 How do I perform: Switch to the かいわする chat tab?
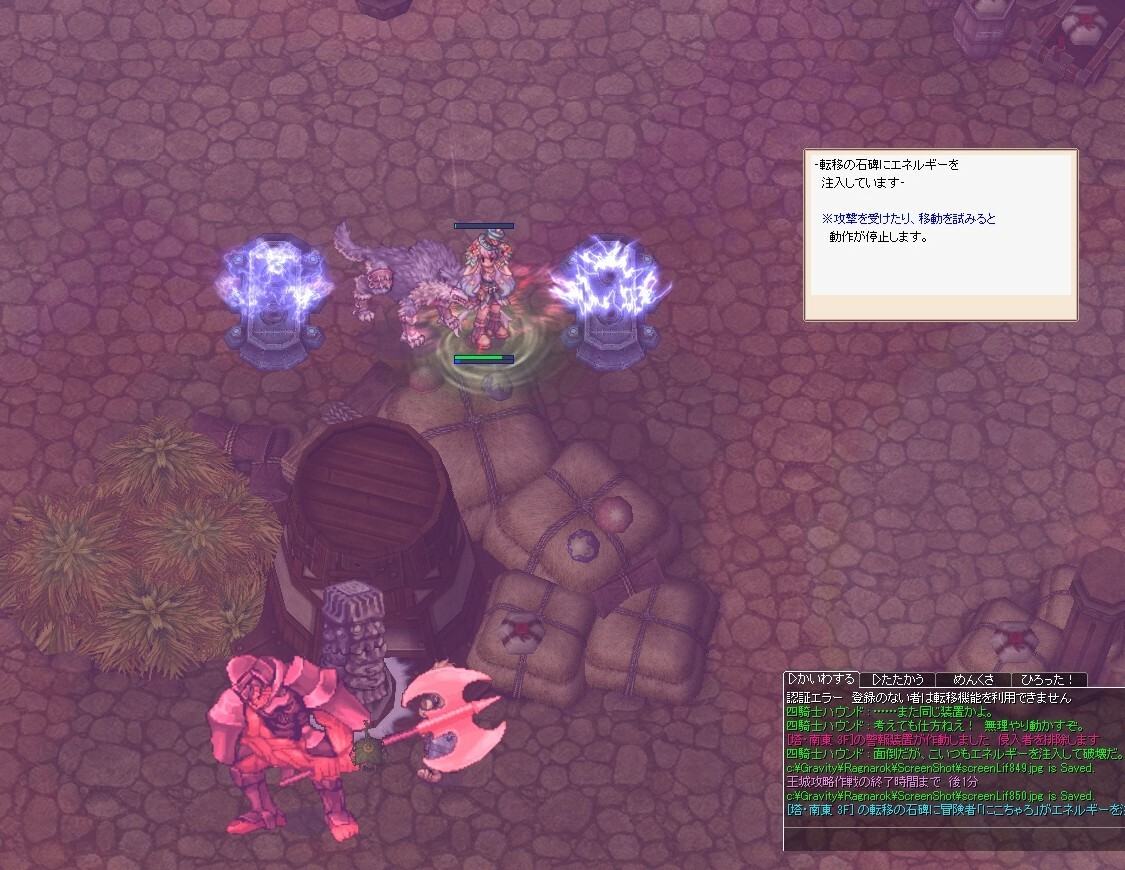tap(822, 680)
